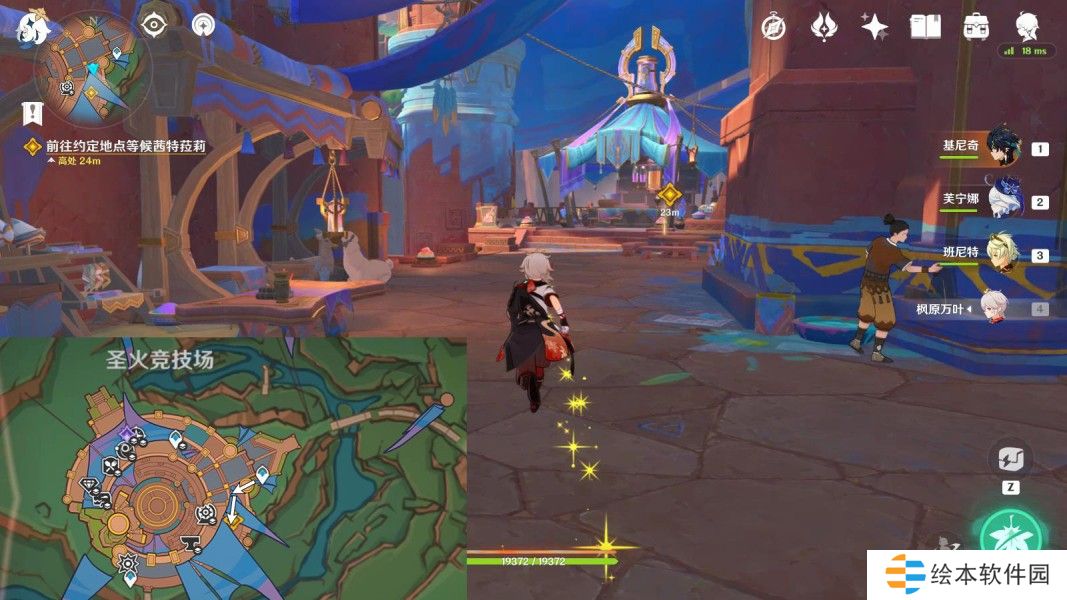This screenshot has width=1067, height=600.
Task: Click the 圣火竞技场 map overlay
Action: [x=233, y=468]
